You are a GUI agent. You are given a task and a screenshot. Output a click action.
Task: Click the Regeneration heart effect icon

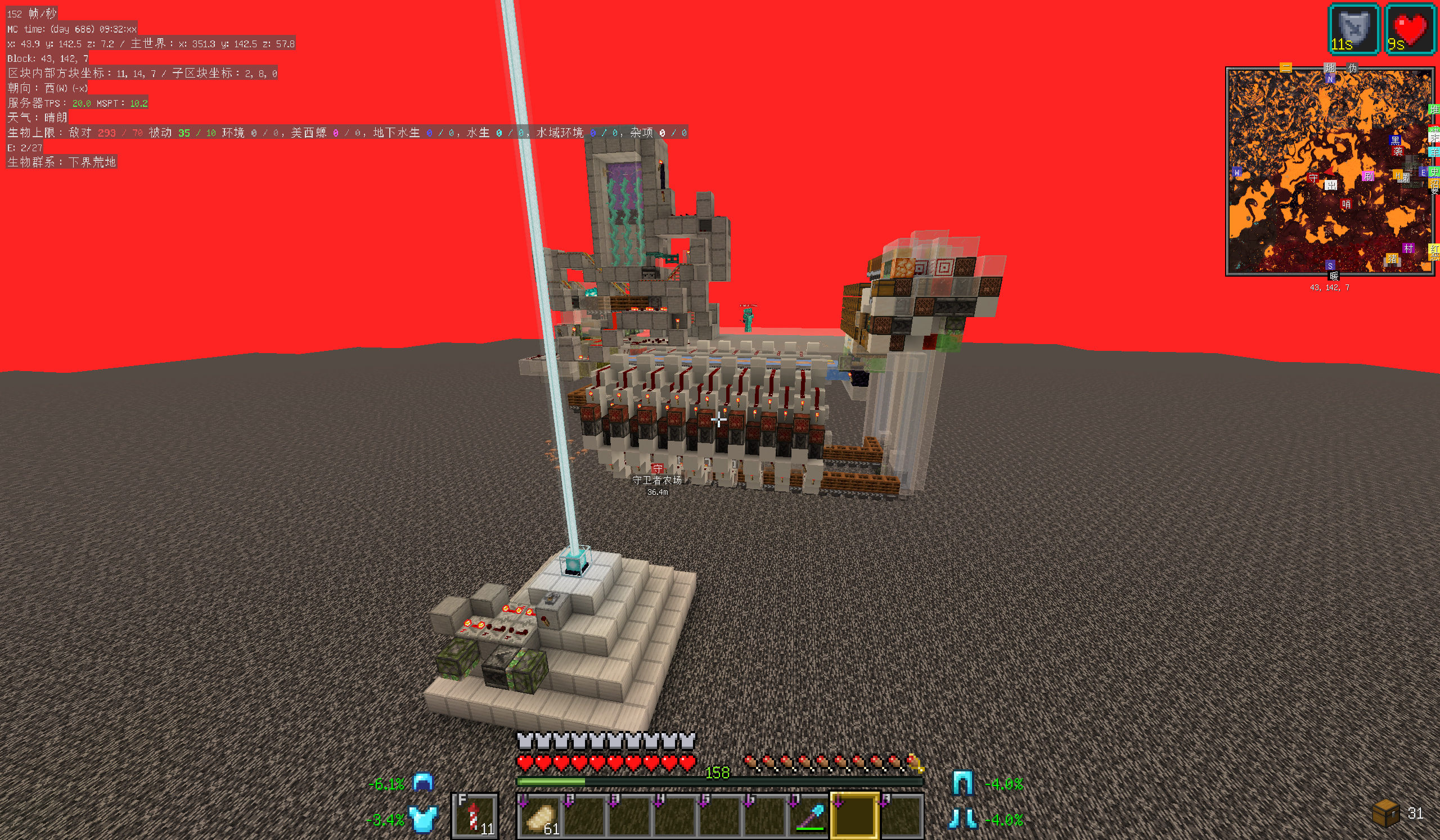pyautogui.click(x=1409, y=30)
